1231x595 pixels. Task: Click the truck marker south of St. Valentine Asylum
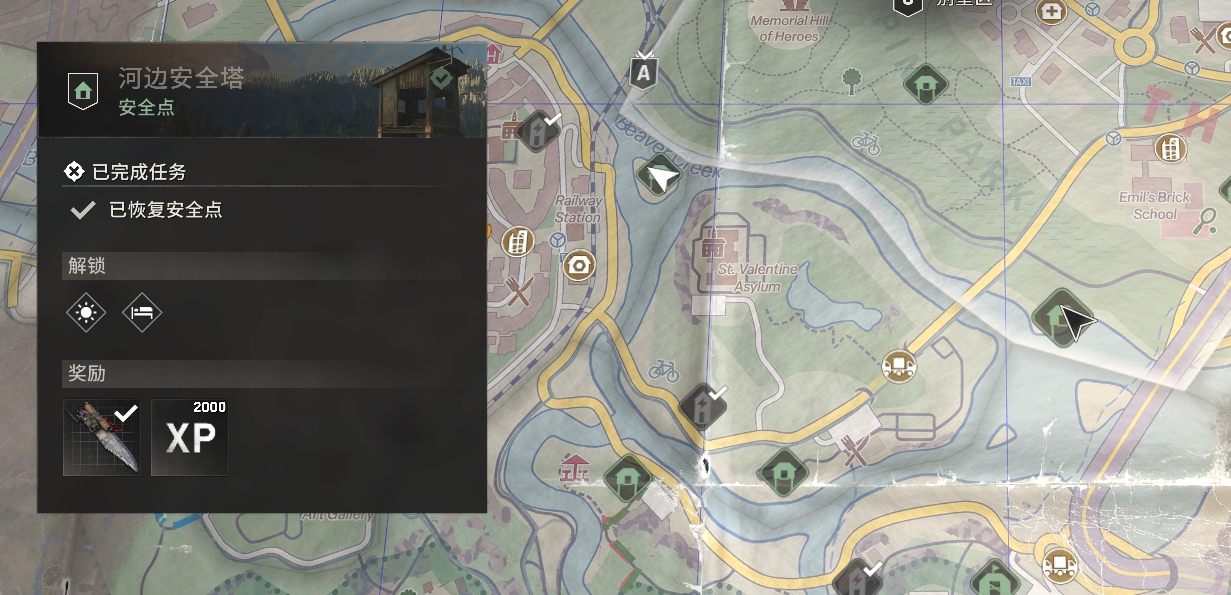[x=899, y=366]
